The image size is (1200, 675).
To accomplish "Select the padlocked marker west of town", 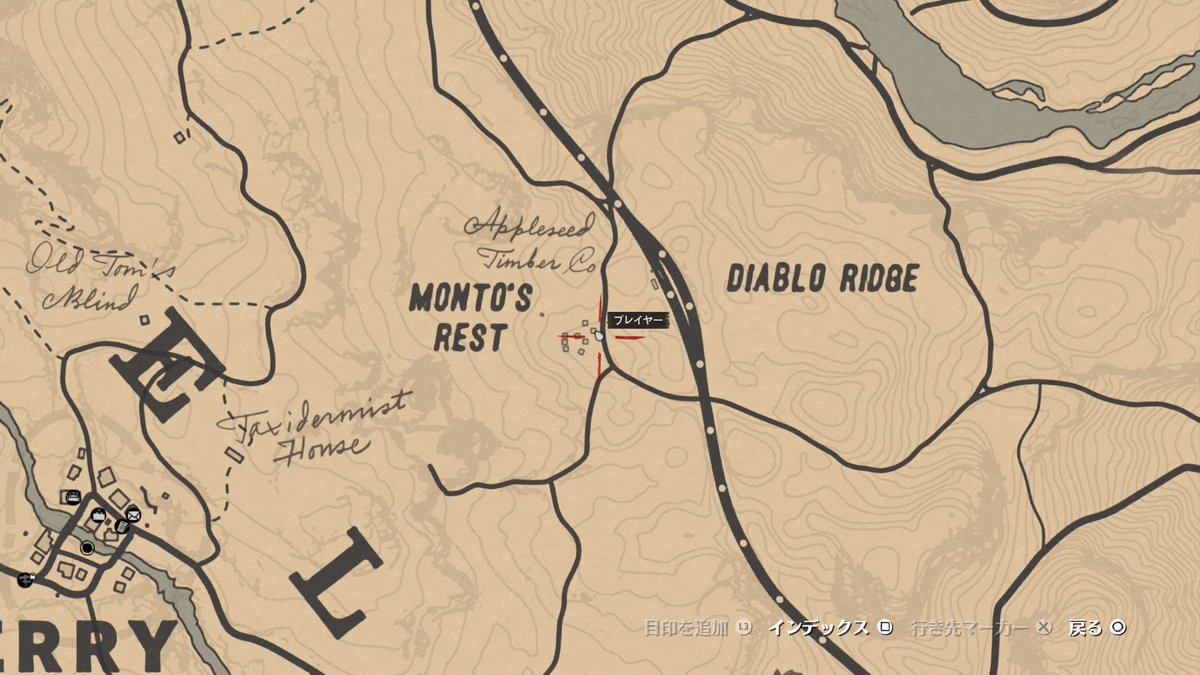I will click(25, 579).
